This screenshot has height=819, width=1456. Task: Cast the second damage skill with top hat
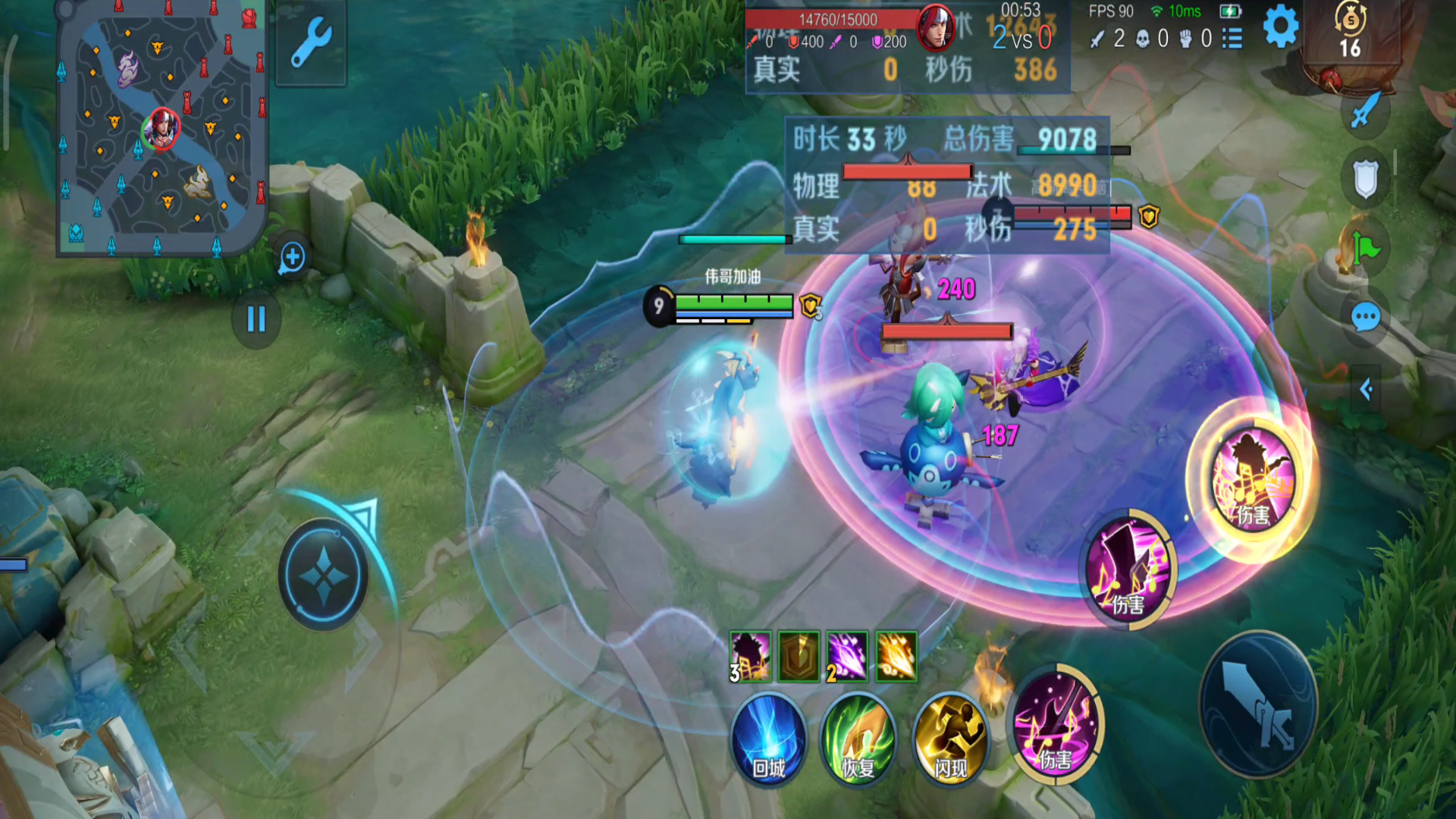[1128, 570]
